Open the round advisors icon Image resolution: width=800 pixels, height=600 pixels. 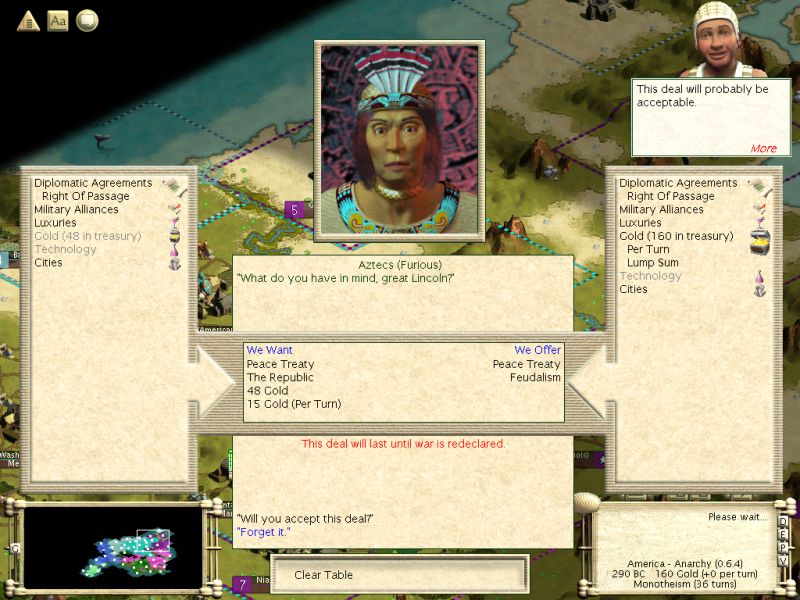click(87, 21)
